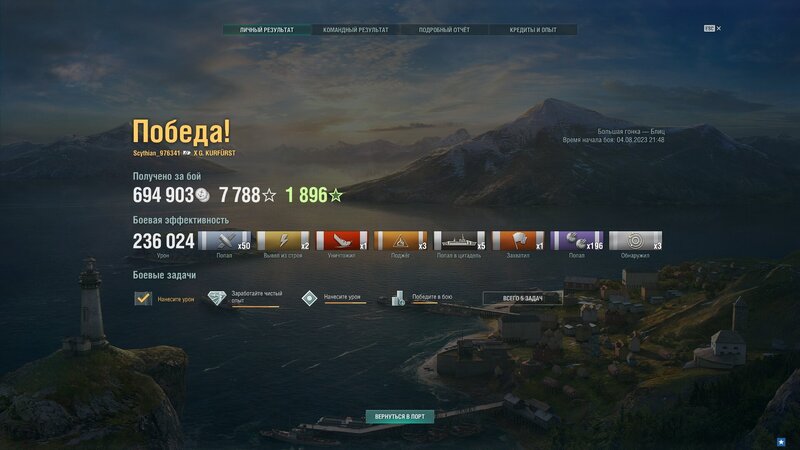Click the Уничтожил destroyed ship ribbon
Viewport: 800px width, 450px height.
(x=342, y=241)
